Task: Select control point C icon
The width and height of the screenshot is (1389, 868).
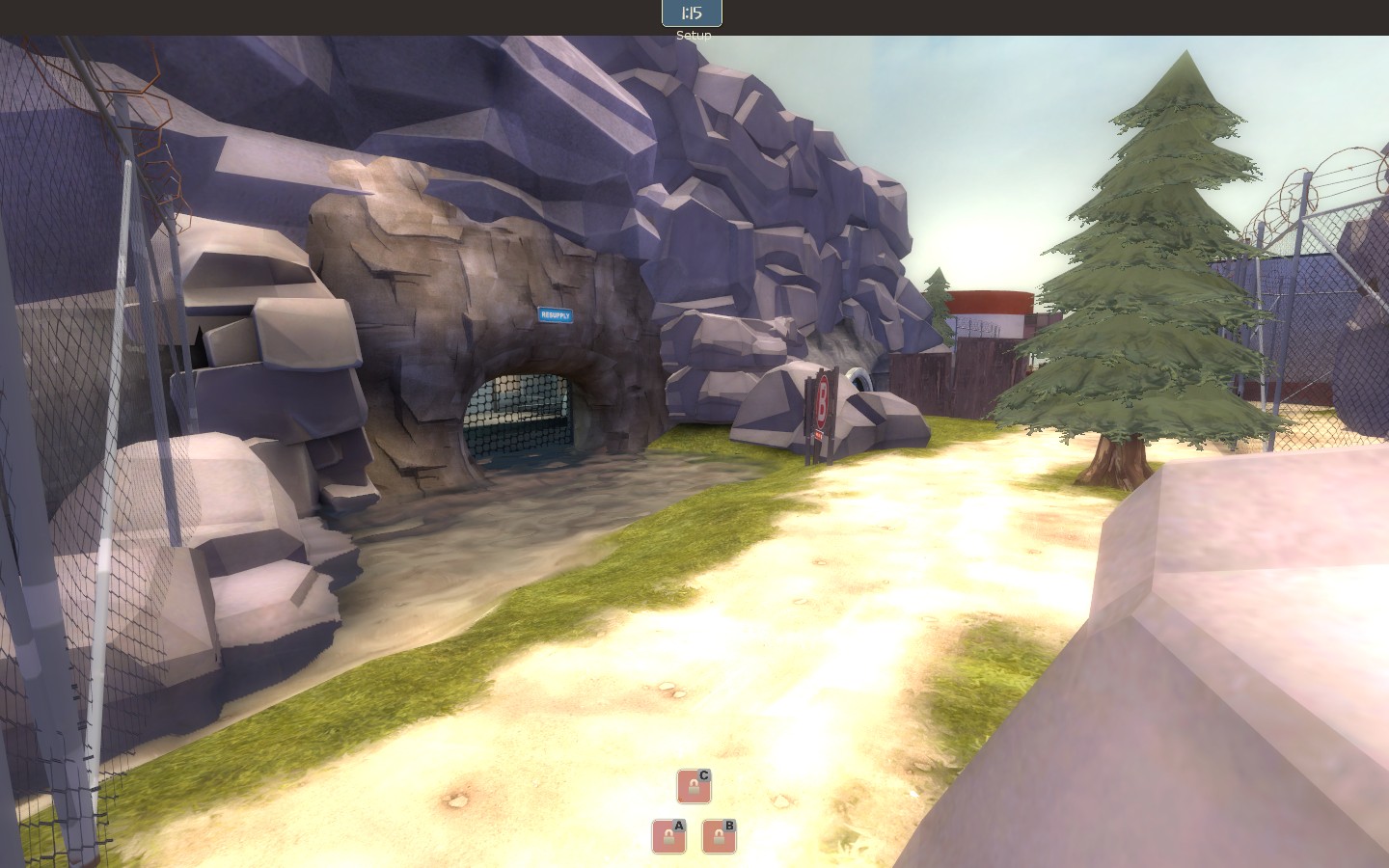Action: click(694, 787)
